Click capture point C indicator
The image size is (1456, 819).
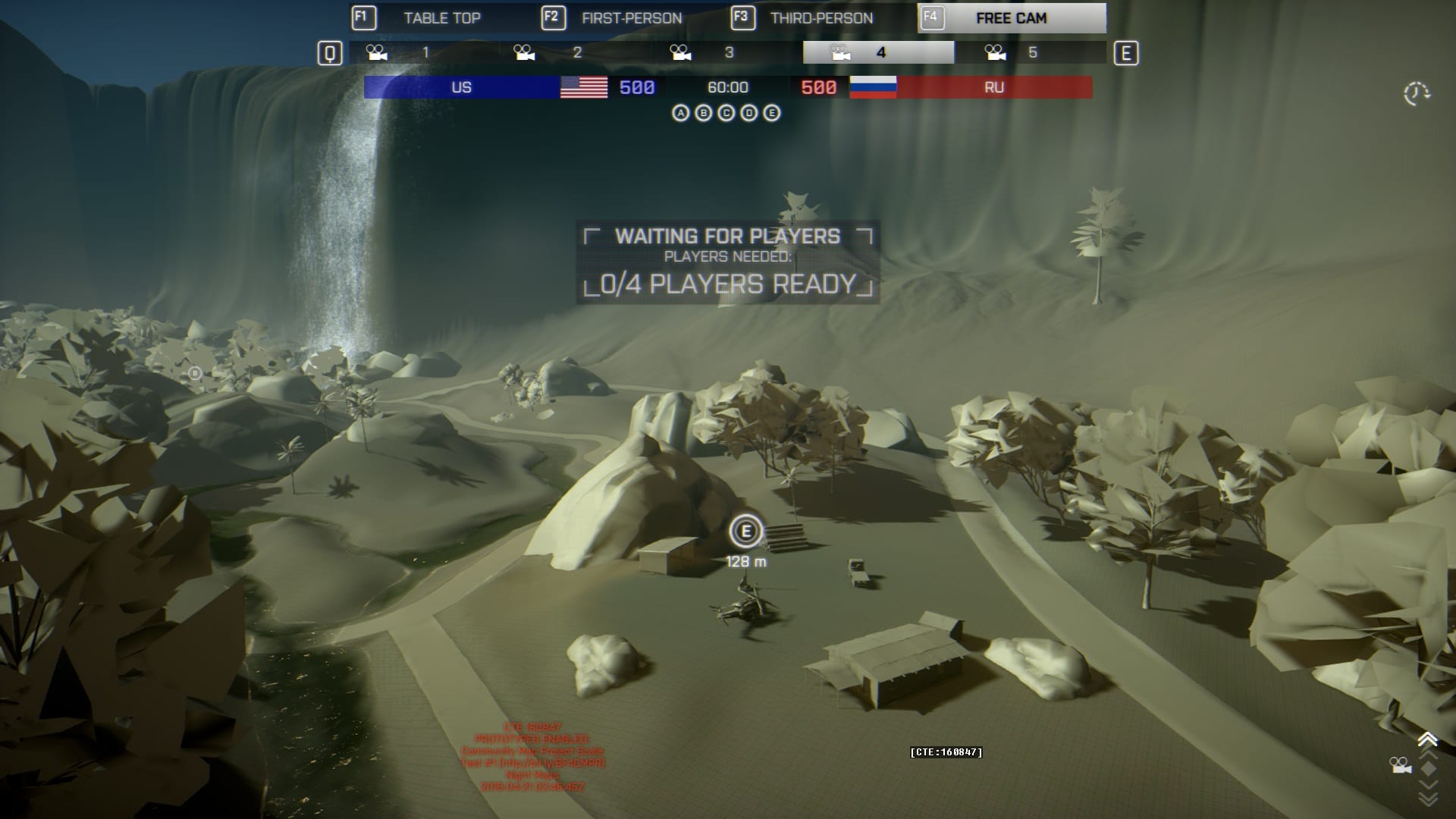[x=726, y=113]
